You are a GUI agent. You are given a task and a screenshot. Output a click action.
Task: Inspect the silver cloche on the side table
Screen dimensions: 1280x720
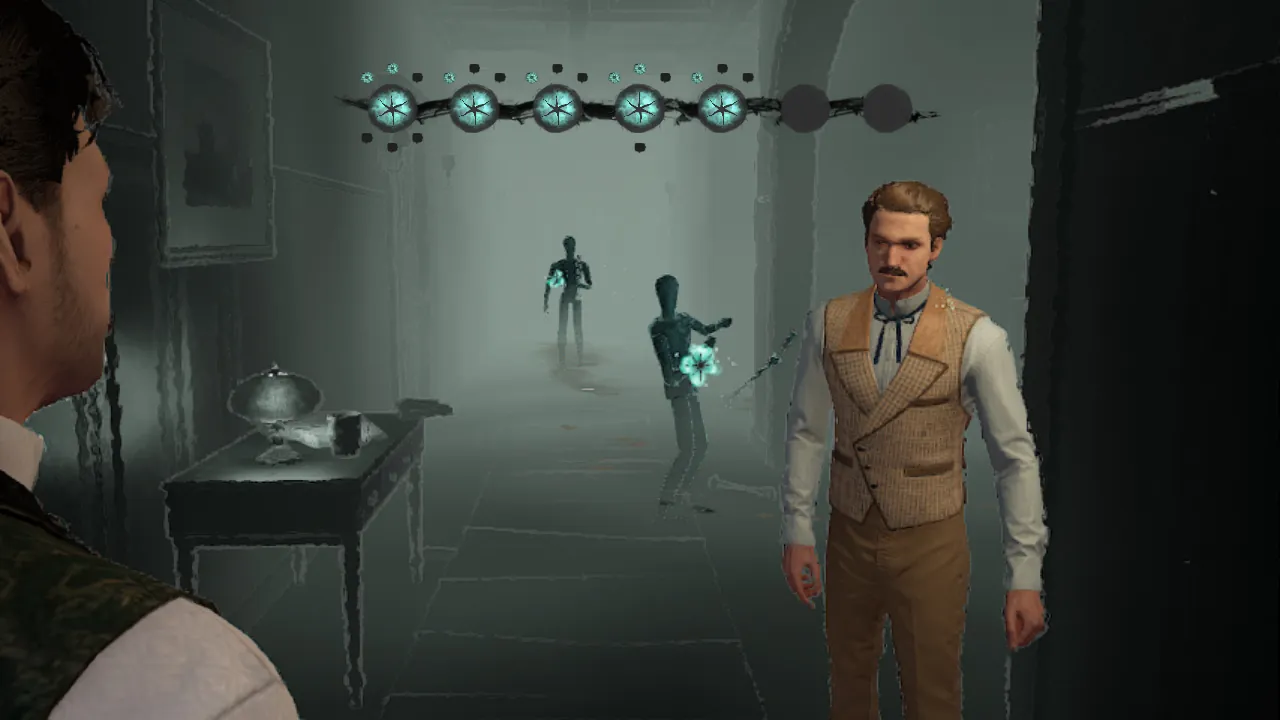275,395
